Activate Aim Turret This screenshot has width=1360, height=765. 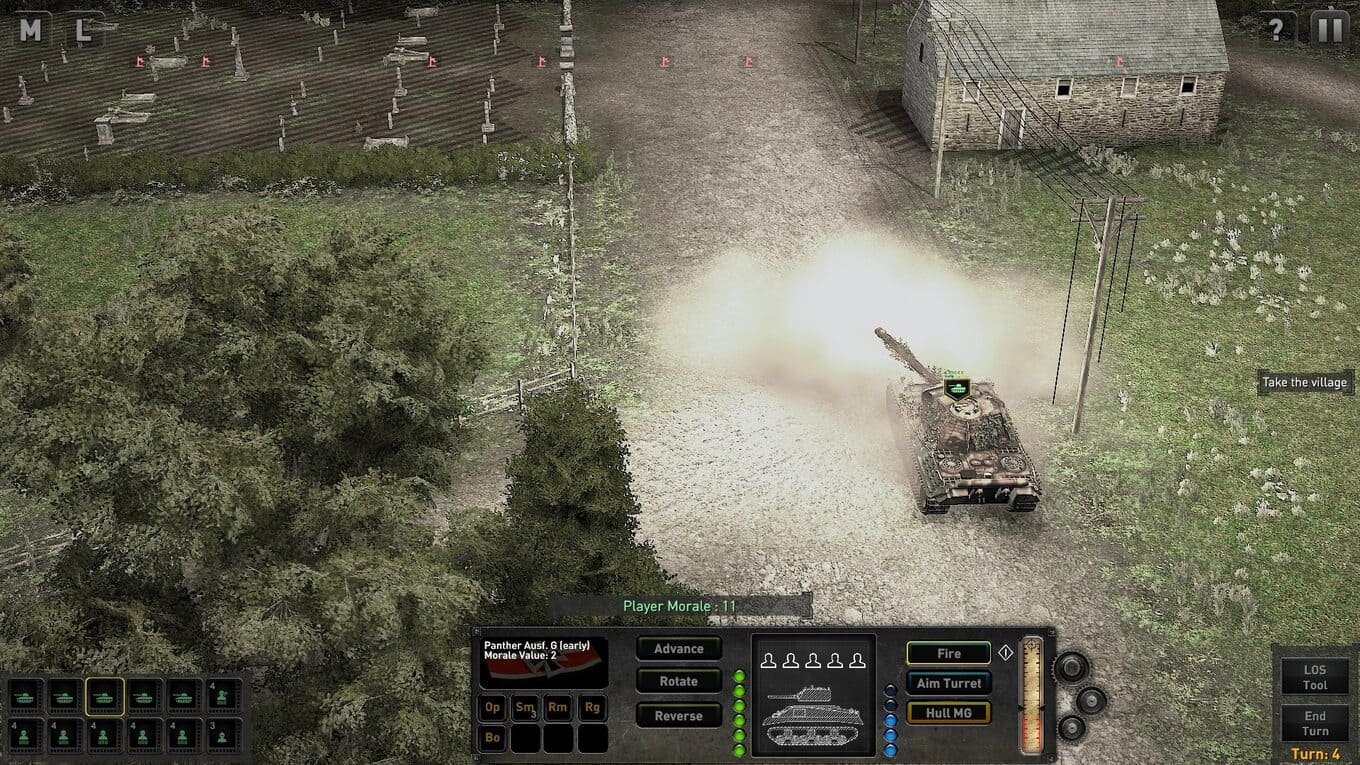coord(948,683)
